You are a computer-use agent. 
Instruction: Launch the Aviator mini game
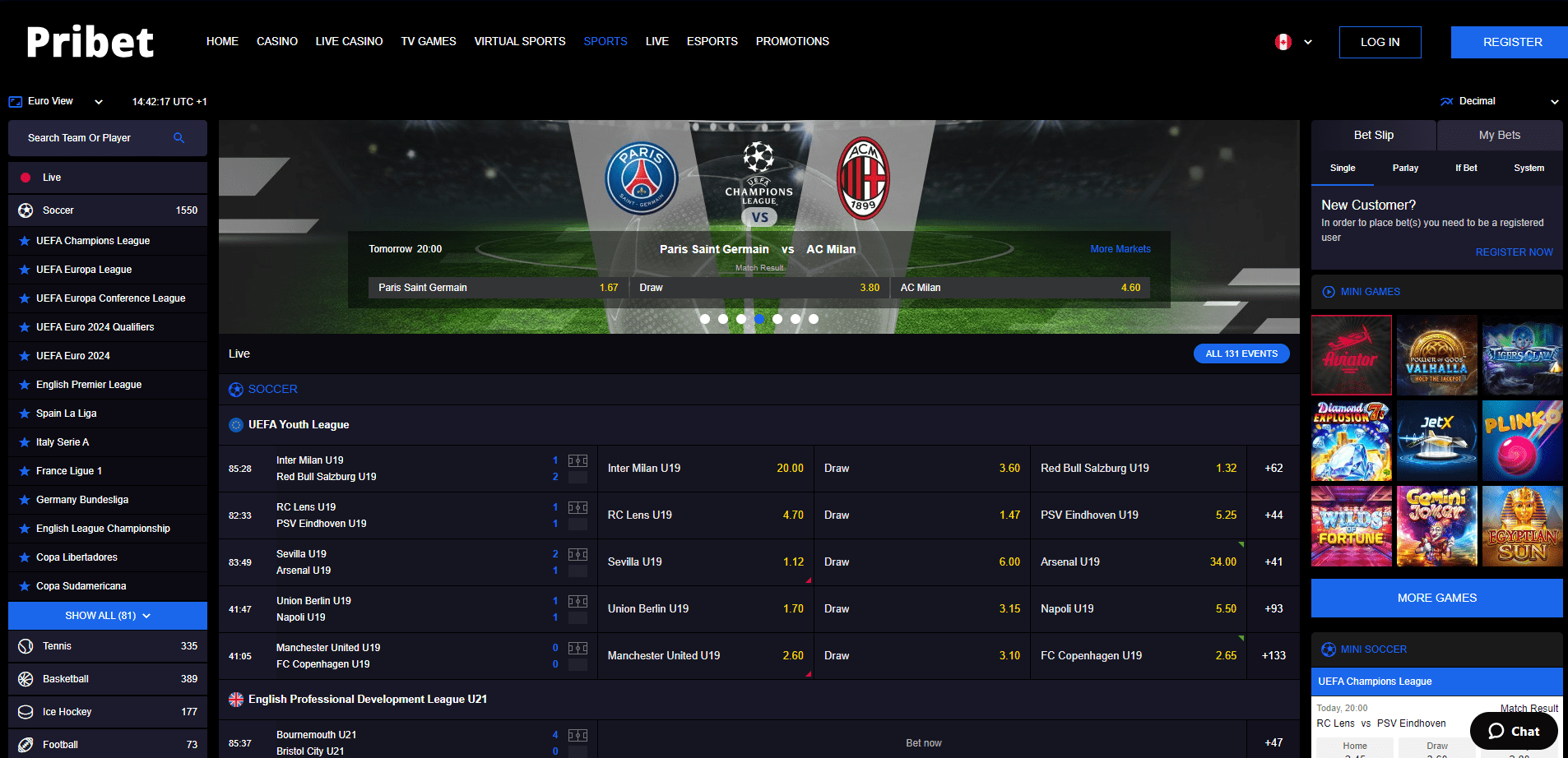[1351, 355]
